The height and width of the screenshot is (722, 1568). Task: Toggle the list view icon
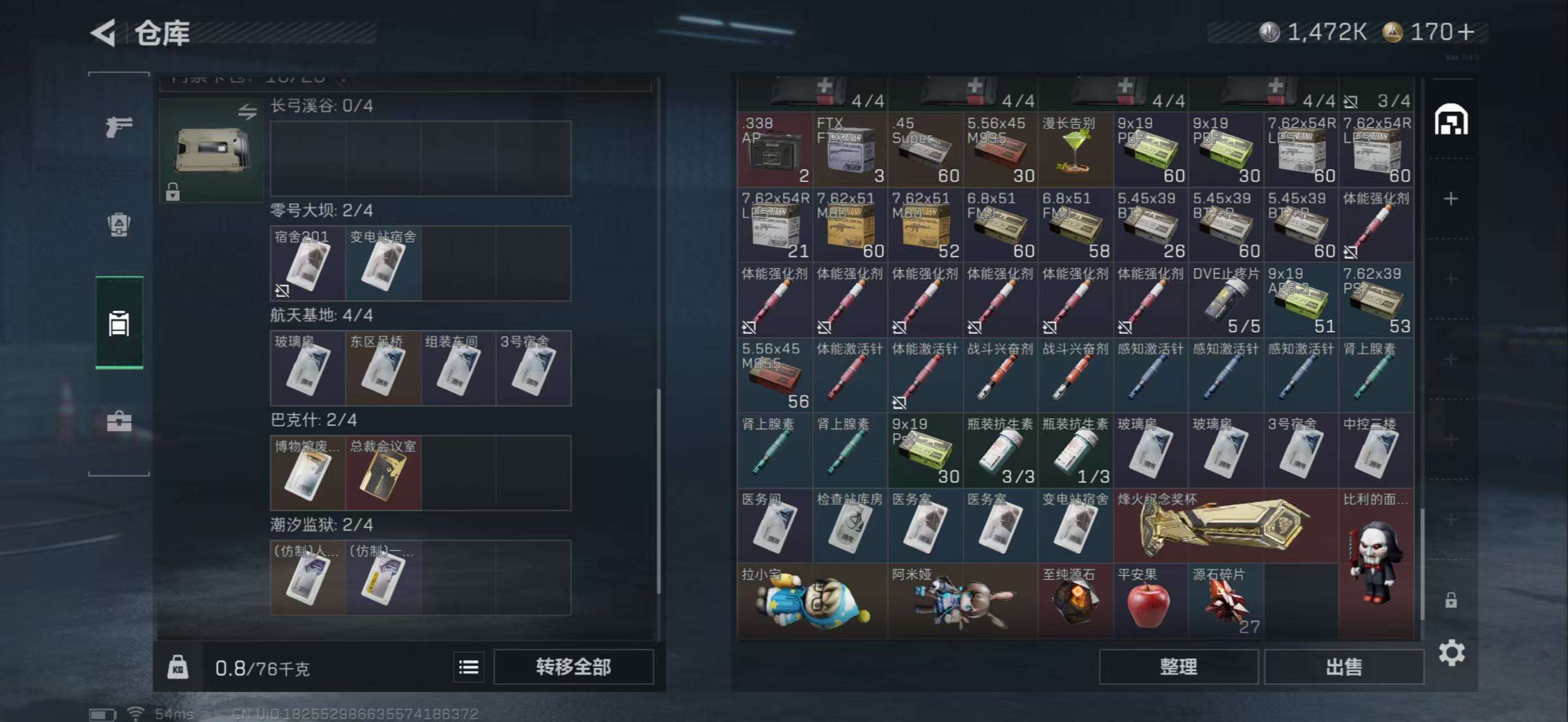click(468, 667)
